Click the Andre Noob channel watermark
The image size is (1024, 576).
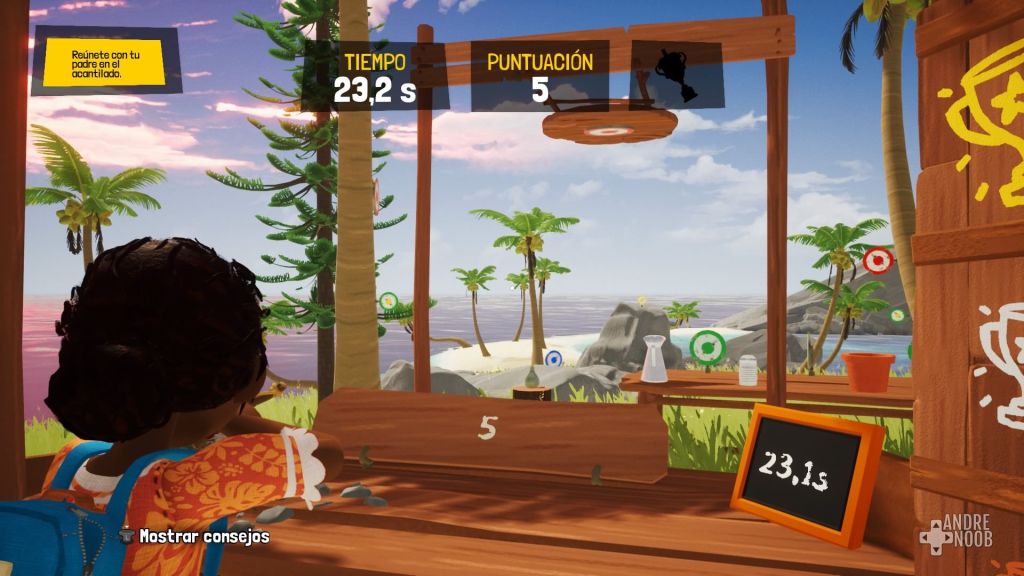[956, 534]
